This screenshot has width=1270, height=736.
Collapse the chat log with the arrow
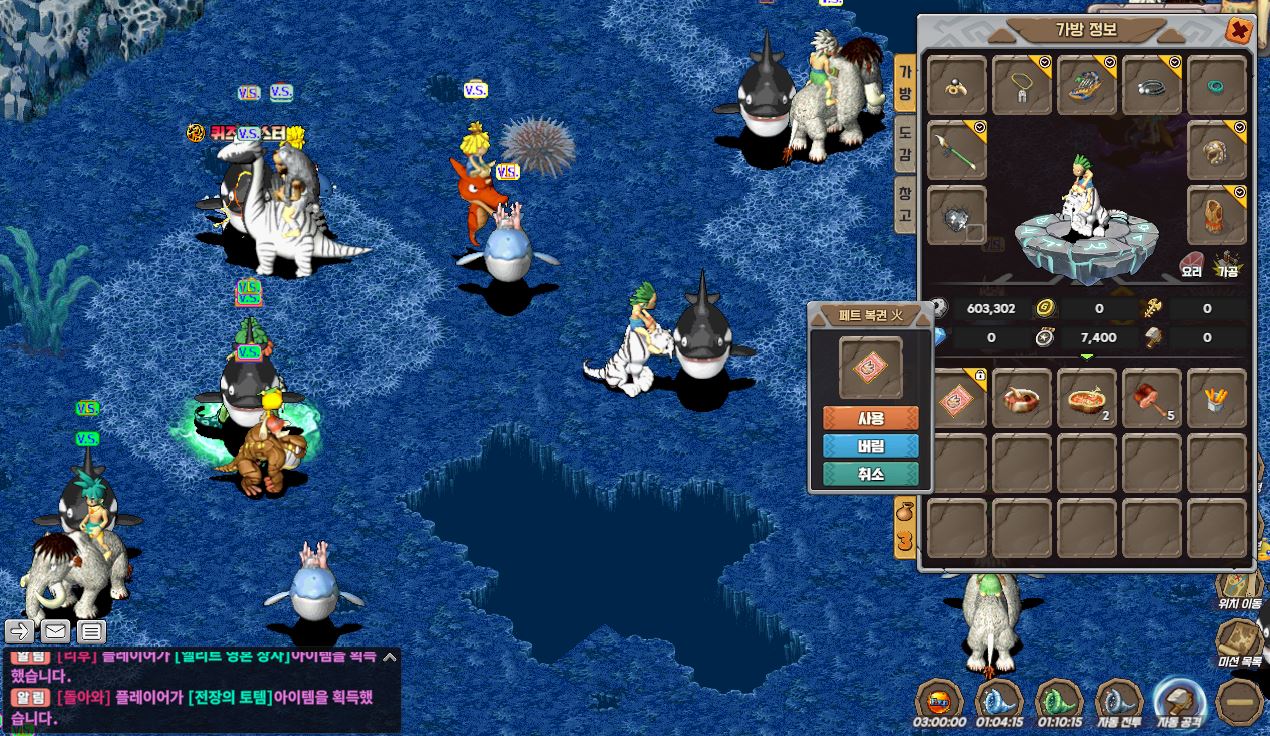[x=390, y=657]
